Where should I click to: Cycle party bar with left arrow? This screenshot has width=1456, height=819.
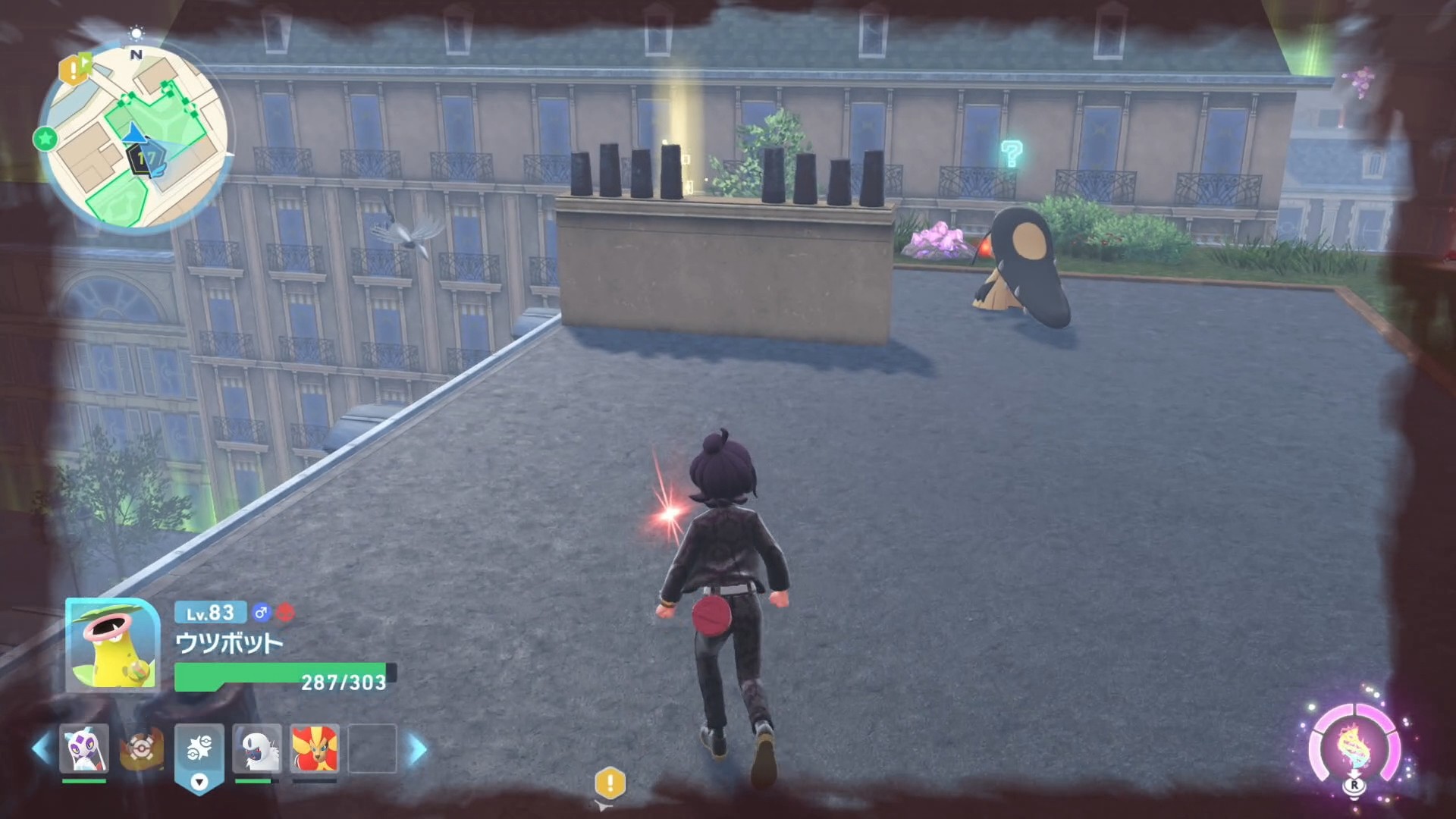coord(41,748)
